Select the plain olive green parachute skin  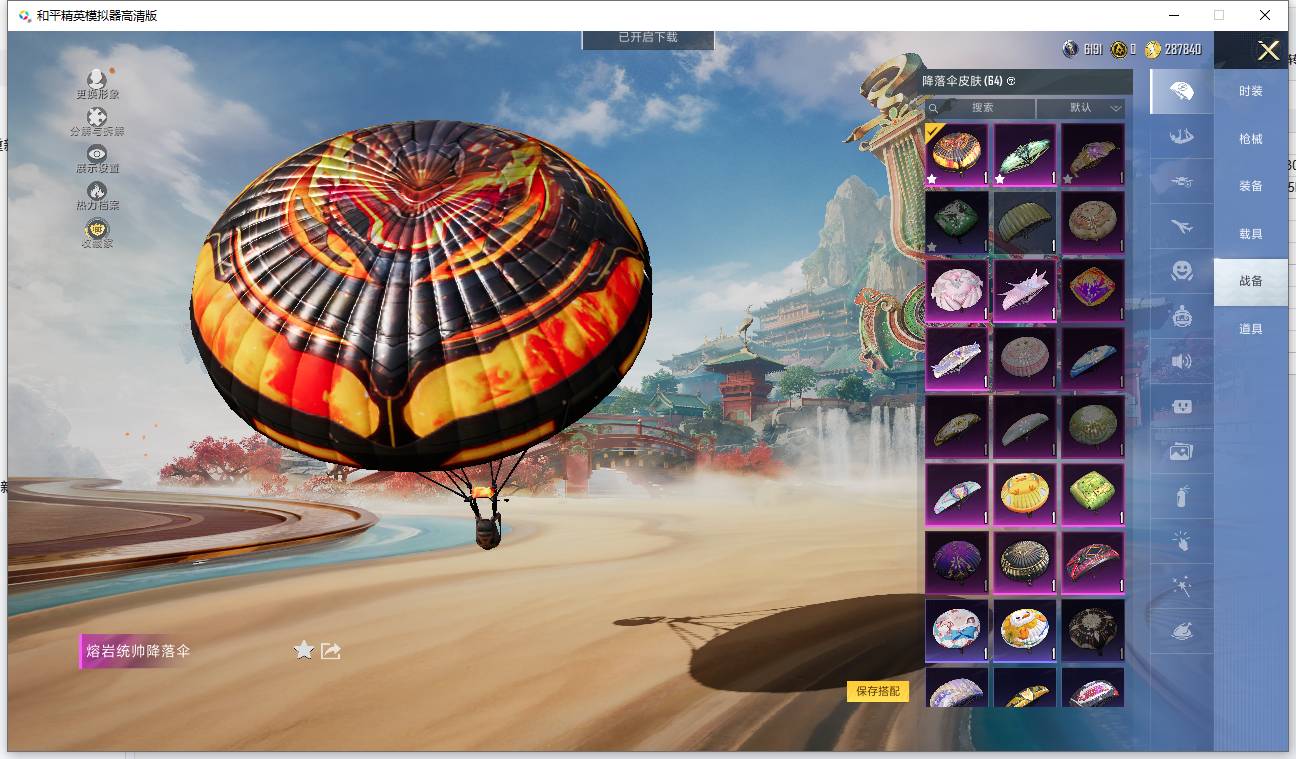tap(1025, 222)
